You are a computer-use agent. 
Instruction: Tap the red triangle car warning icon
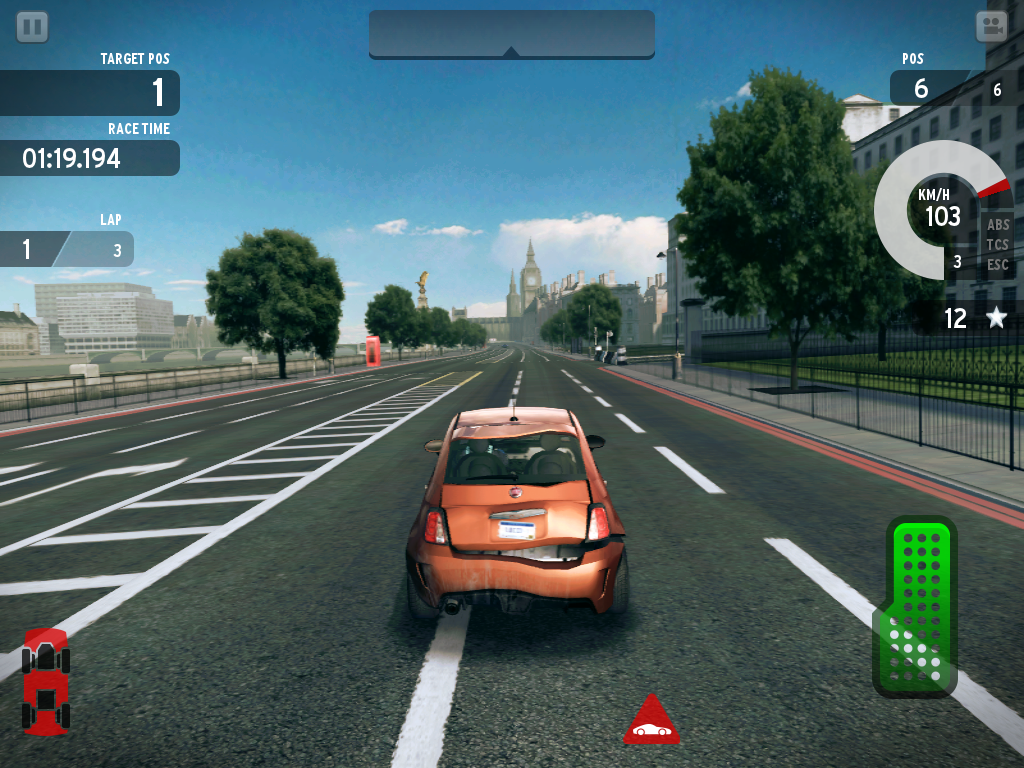pyautogui.click(x=651, y=721)
